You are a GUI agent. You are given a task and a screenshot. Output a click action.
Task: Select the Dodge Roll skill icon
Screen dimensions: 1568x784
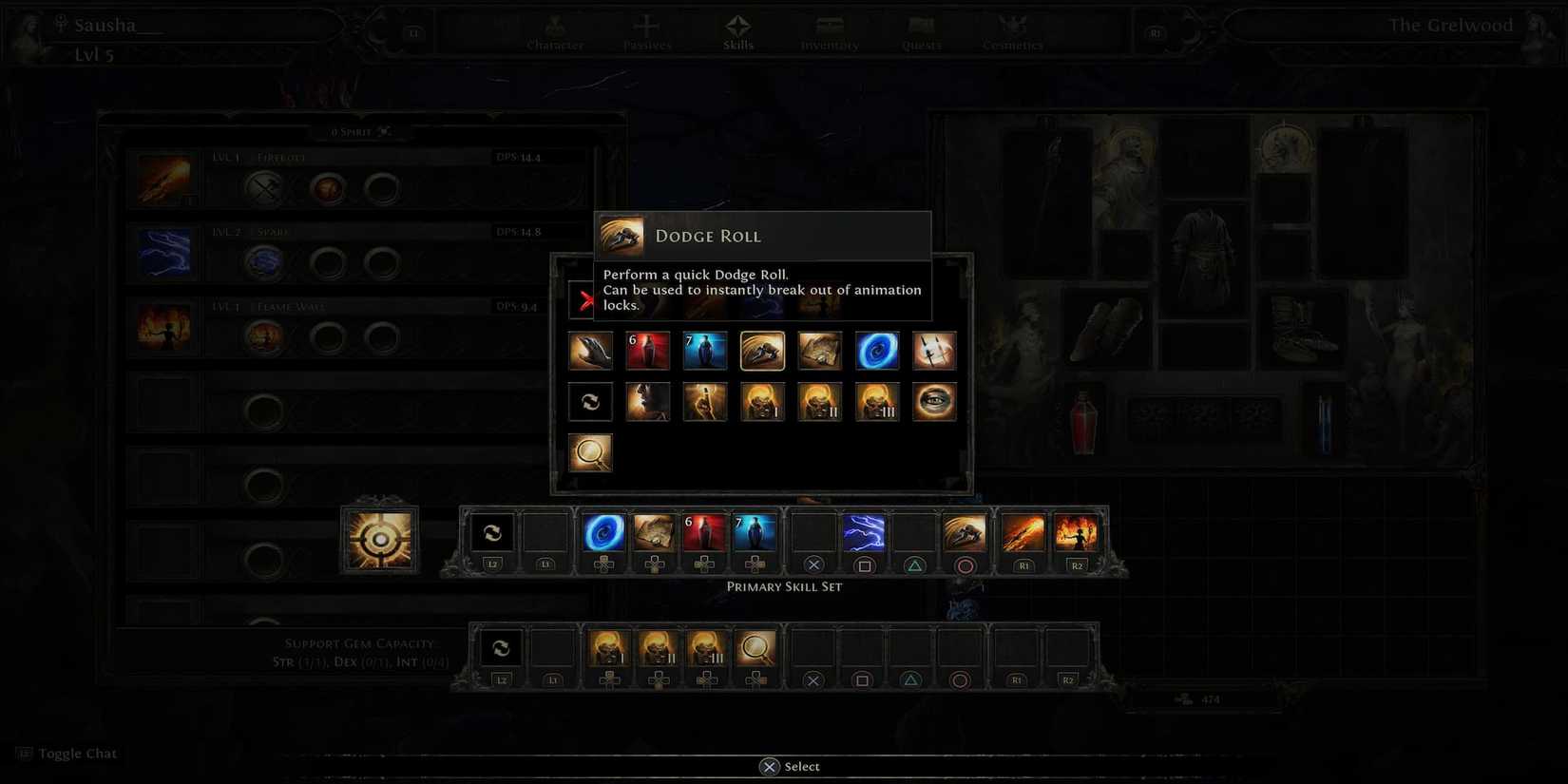762,351
